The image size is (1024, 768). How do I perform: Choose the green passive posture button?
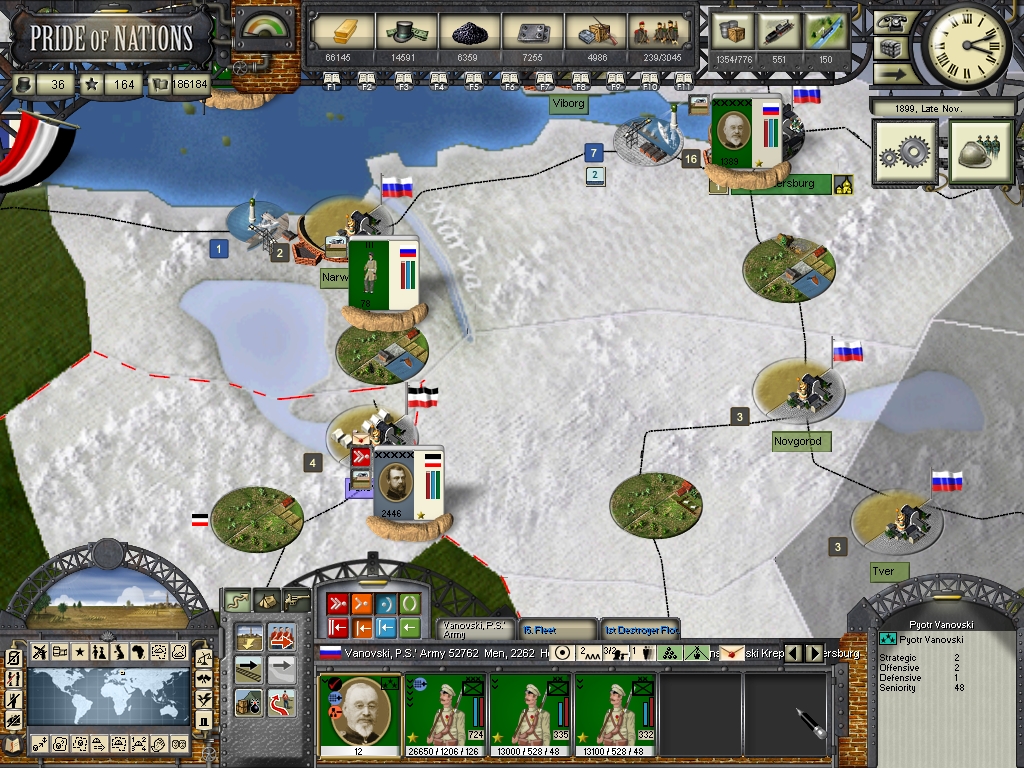pos(410,604)
